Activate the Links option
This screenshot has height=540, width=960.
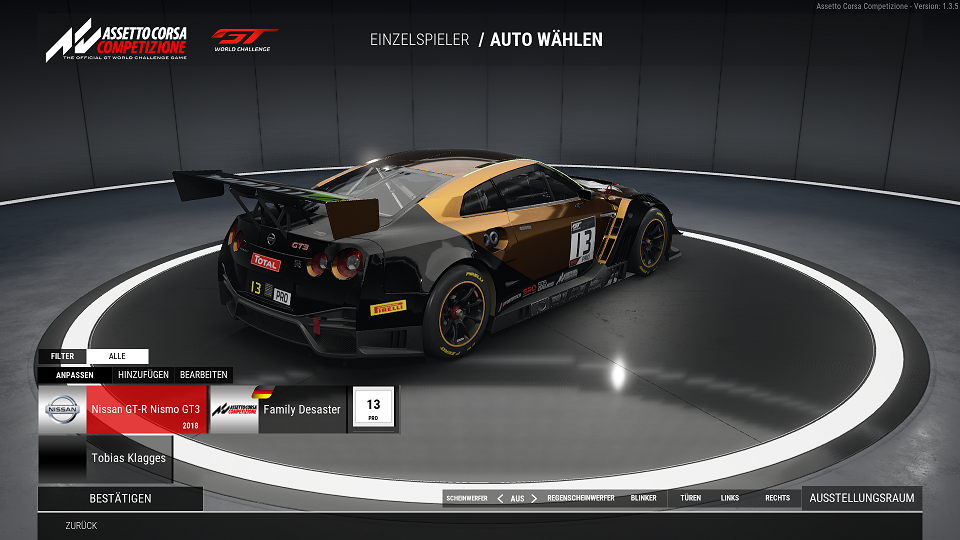[730, 498]
